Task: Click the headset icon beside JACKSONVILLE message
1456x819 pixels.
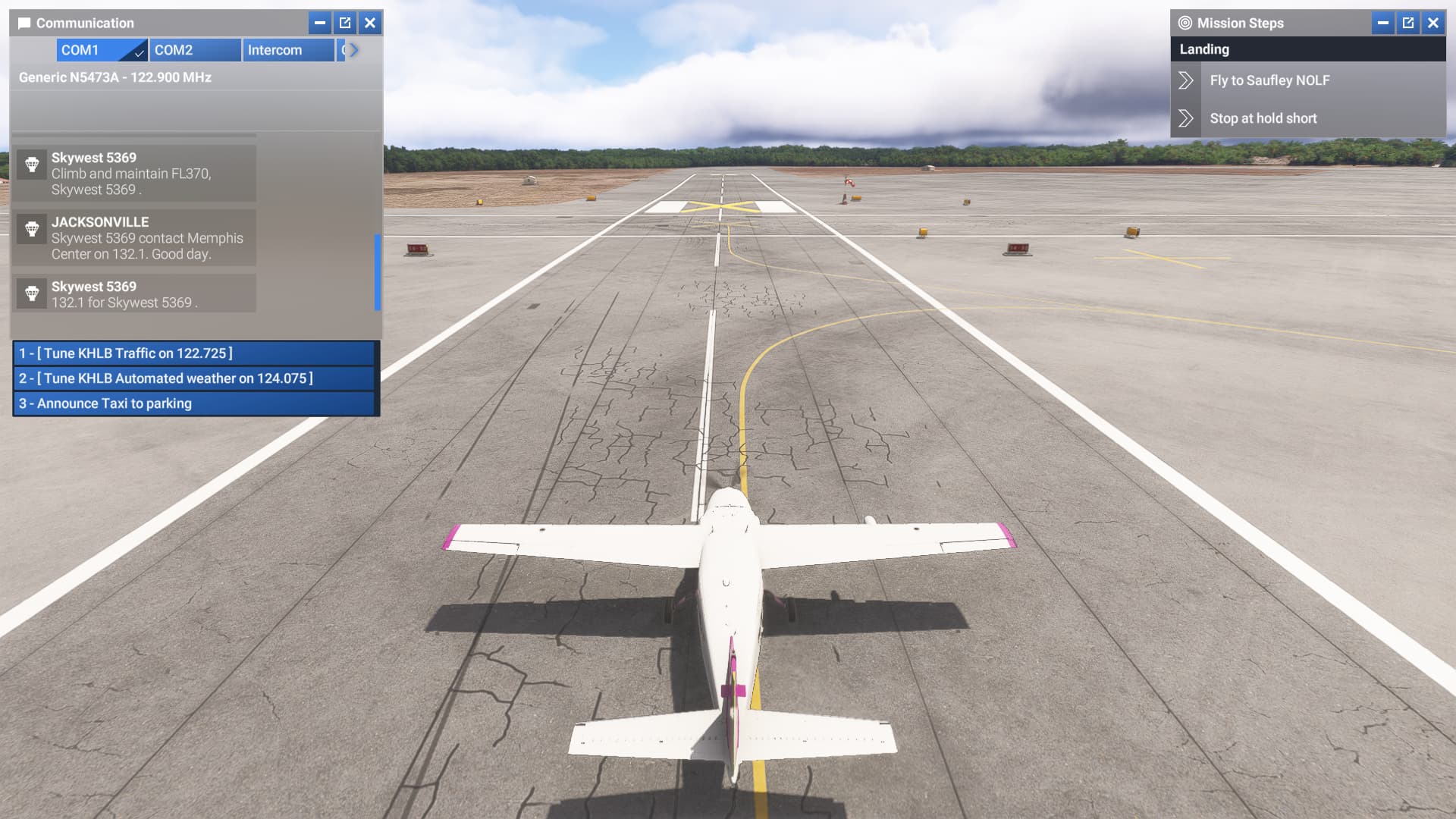Action: (x=31, y=230)
